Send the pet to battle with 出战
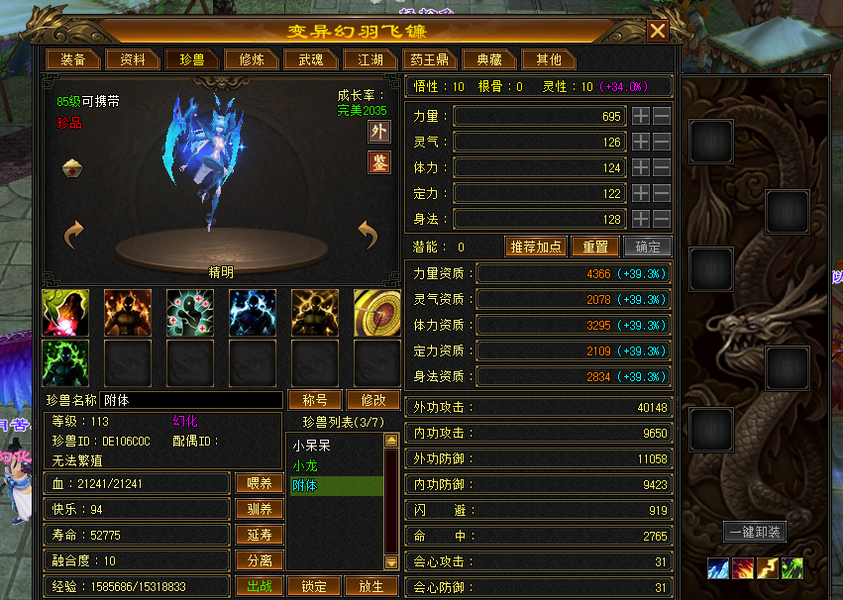Image resolution: width=843 pixels, height=600 pixels. pos(259,586)
